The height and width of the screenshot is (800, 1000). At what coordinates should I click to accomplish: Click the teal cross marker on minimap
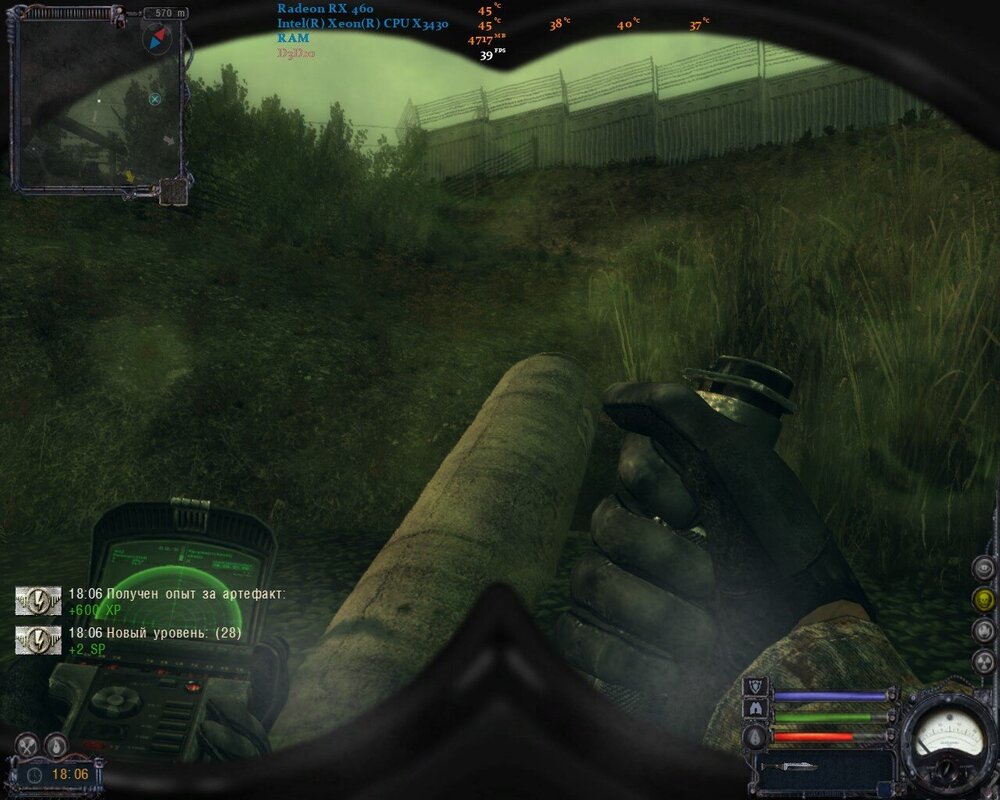[x=155, y=98]
